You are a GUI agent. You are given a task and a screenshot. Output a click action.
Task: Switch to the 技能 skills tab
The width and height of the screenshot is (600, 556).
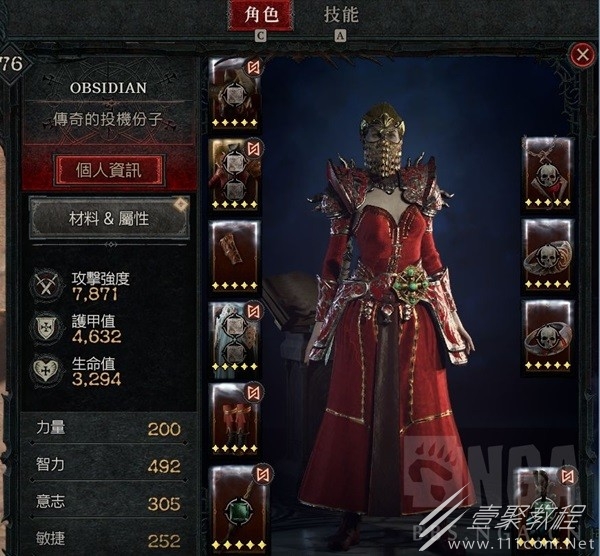point(341,15)
